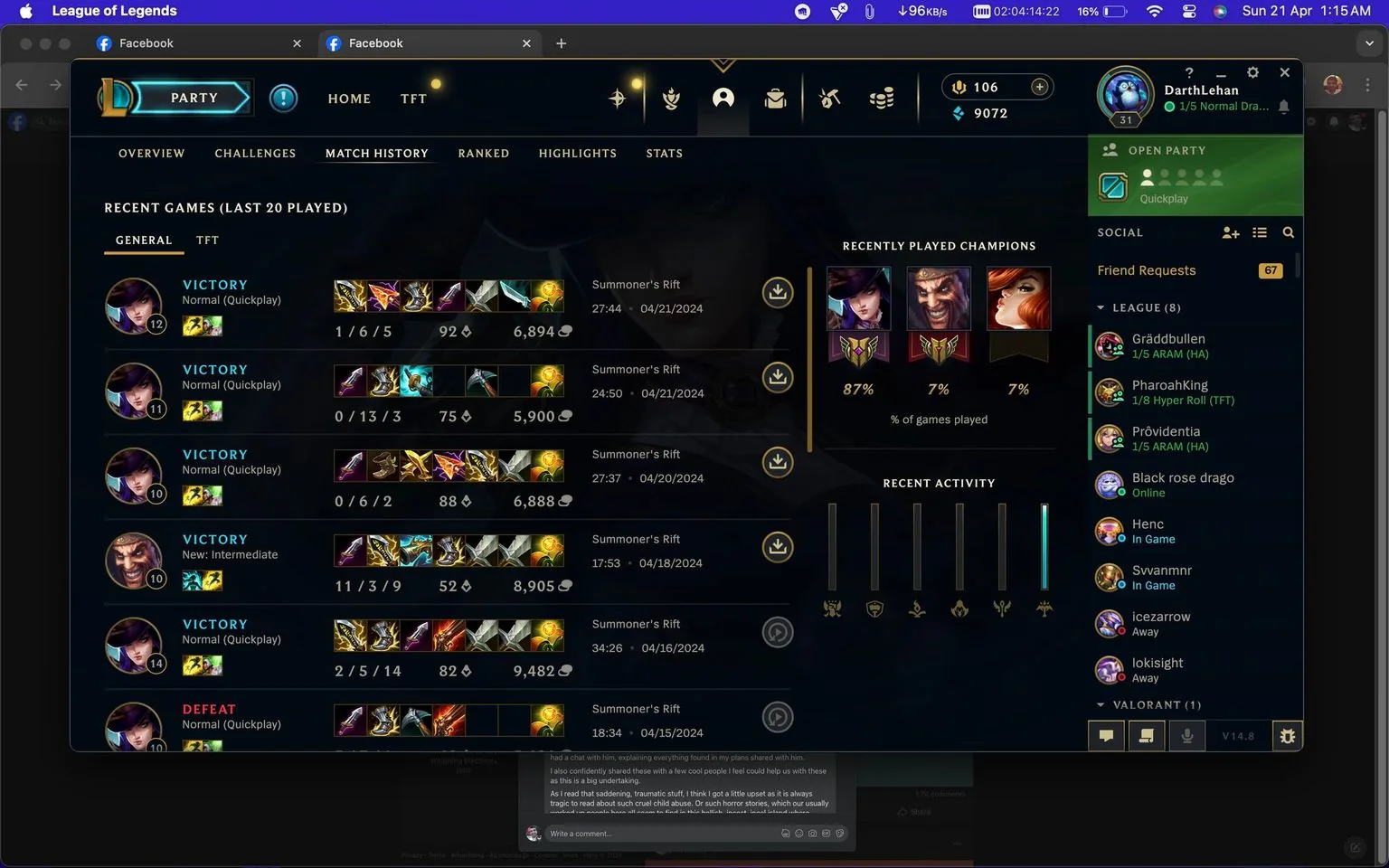Expand the party banner chevron
The width and height of the screenshot is (1389, 868).
tap(723, 64)
